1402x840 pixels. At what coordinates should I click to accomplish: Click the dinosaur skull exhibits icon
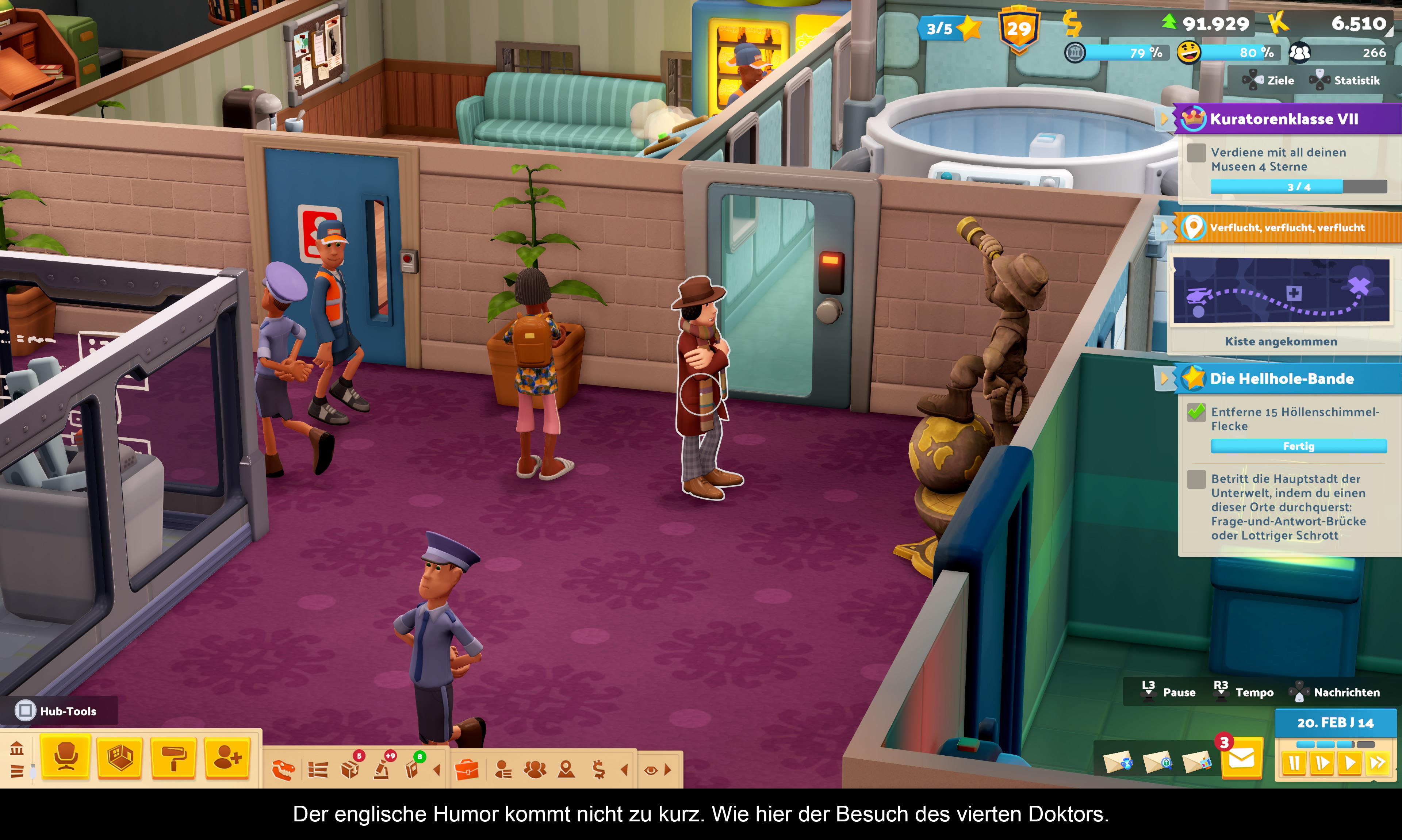point(284,770)
